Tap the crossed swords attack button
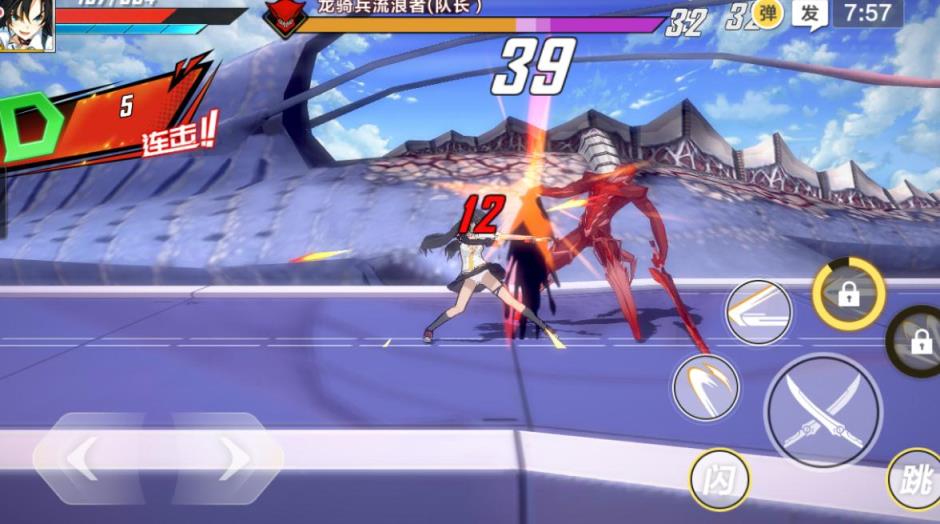940x524 pixels. pos(822,411)
